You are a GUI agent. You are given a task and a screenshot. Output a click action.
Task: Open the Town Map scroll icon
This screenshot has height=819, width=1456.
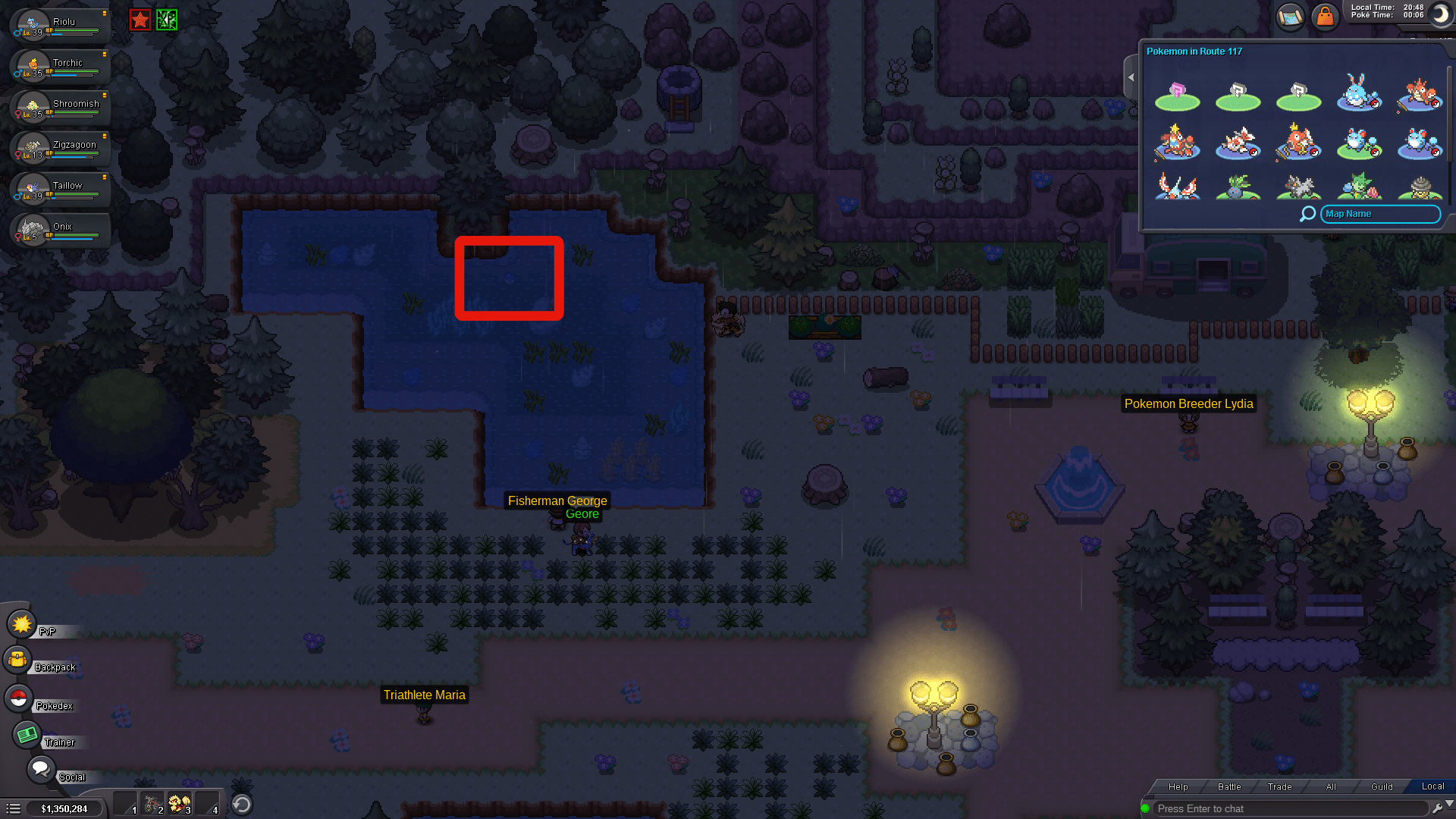click(x=1290, y=17)
